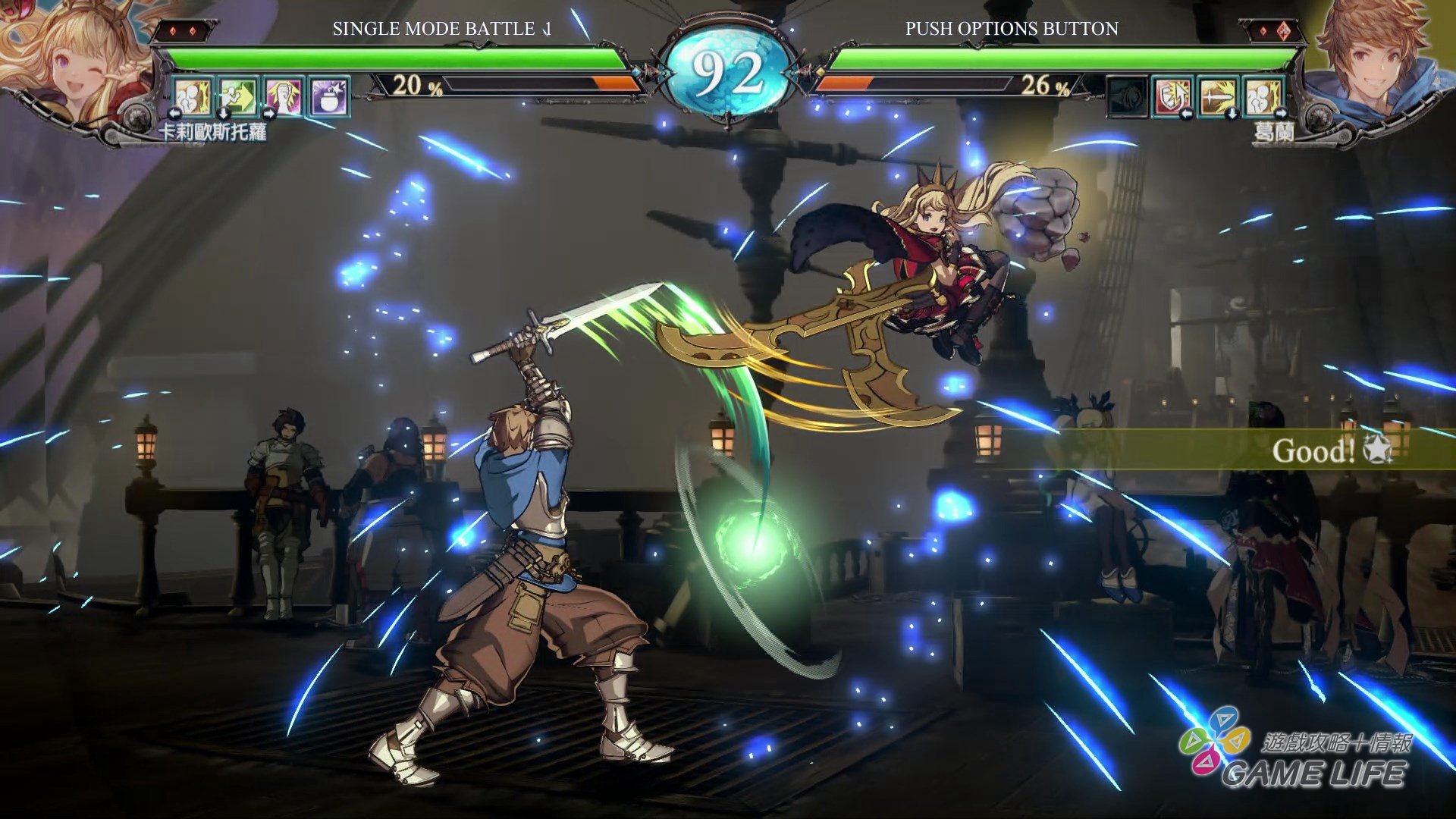Click the right-arrow marker under Cagliostro's fist skill

268,114
